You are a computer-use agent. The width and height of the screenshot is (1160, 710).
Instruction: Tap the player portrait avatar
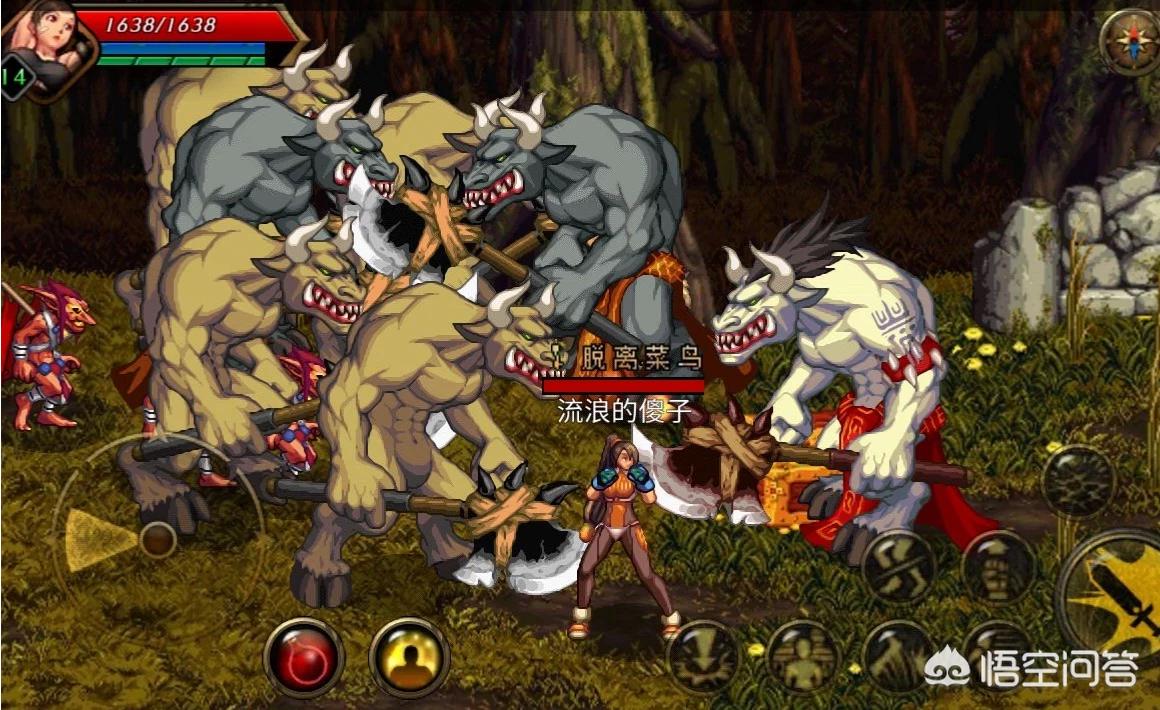click(x=45, y=45)
